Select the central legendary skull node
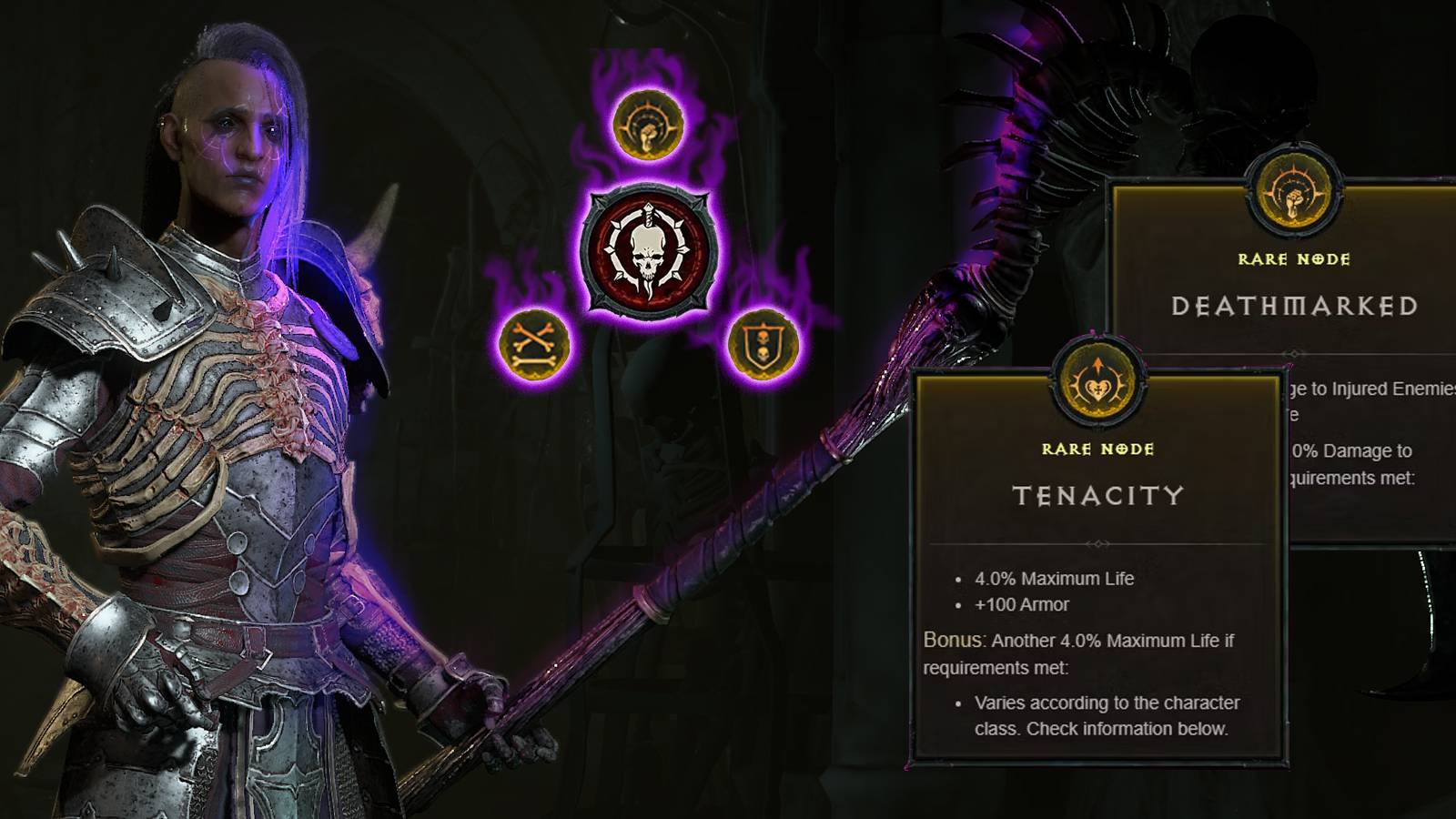This screenshot has width=1456, height=819. point(648,250)
